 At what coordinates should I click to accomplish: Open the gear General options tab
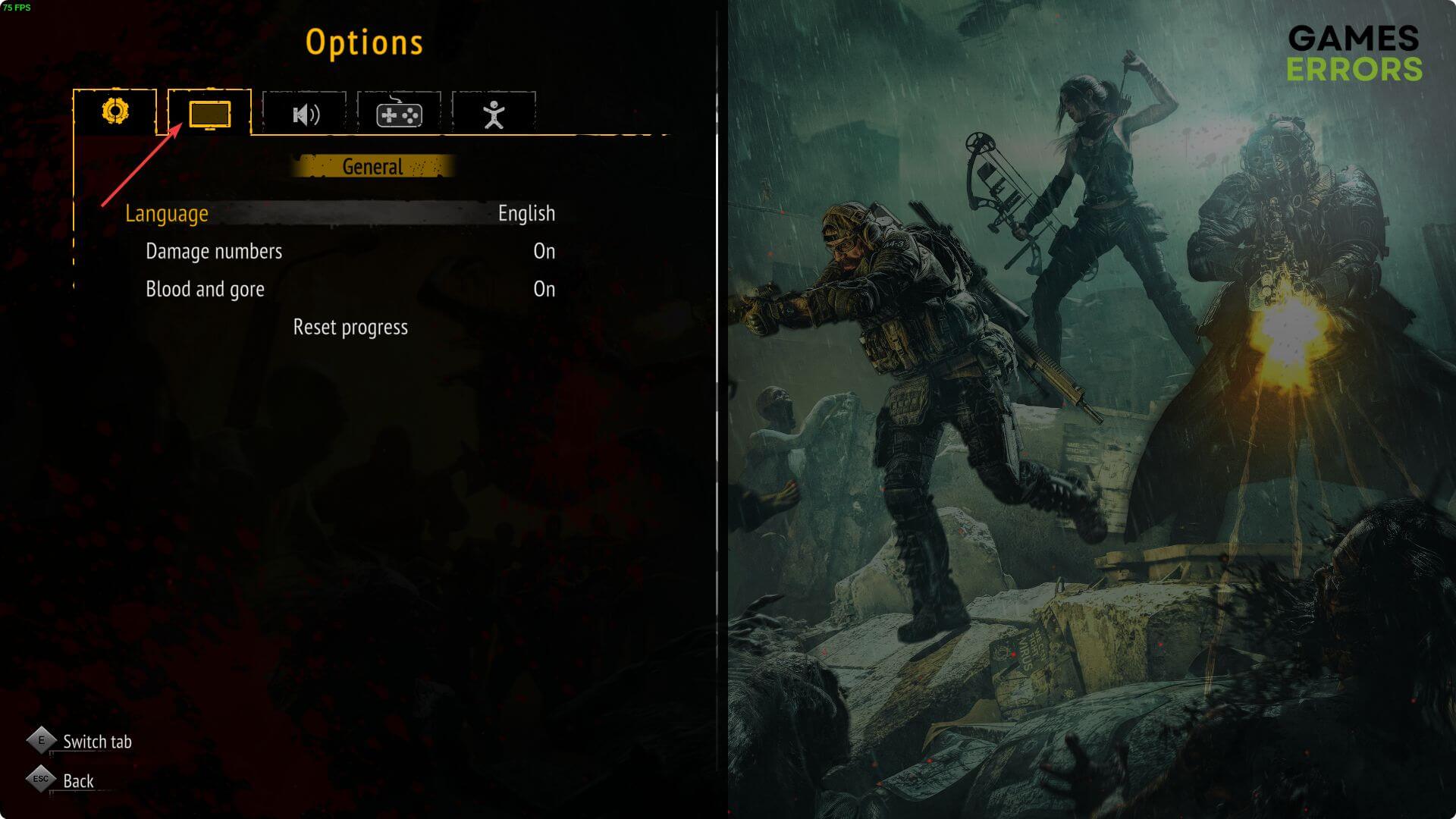[115, 112]
